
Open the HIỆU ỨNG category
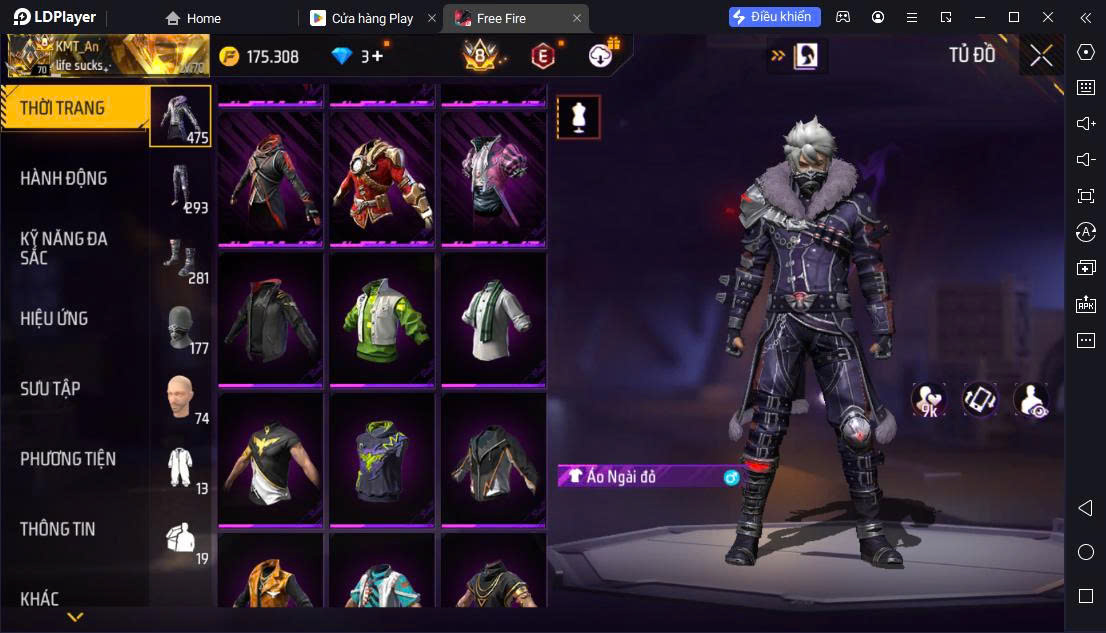point(55,319)
